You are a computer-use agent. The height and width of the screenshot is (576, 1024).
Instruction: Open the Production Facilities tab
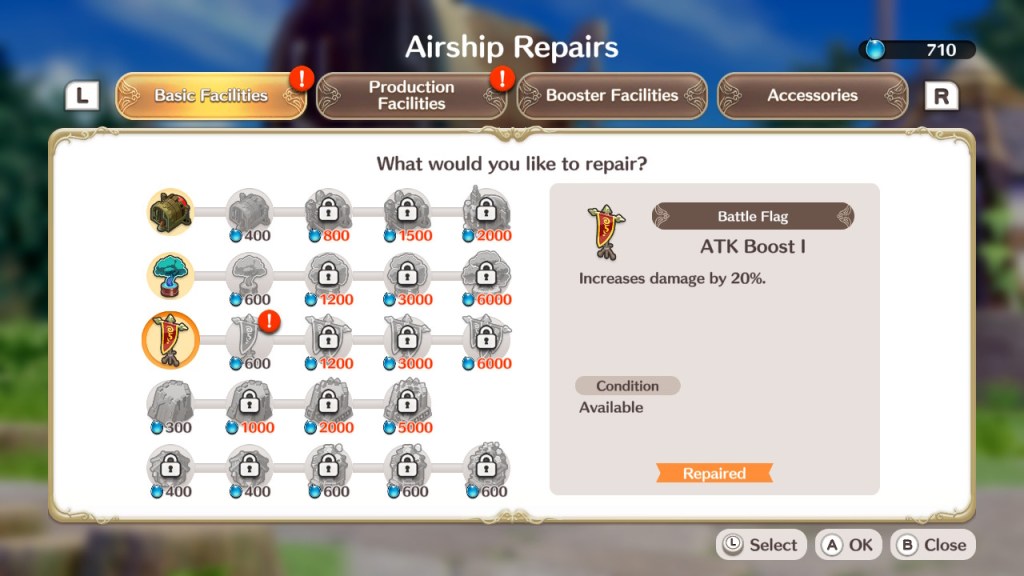[411, 96]
